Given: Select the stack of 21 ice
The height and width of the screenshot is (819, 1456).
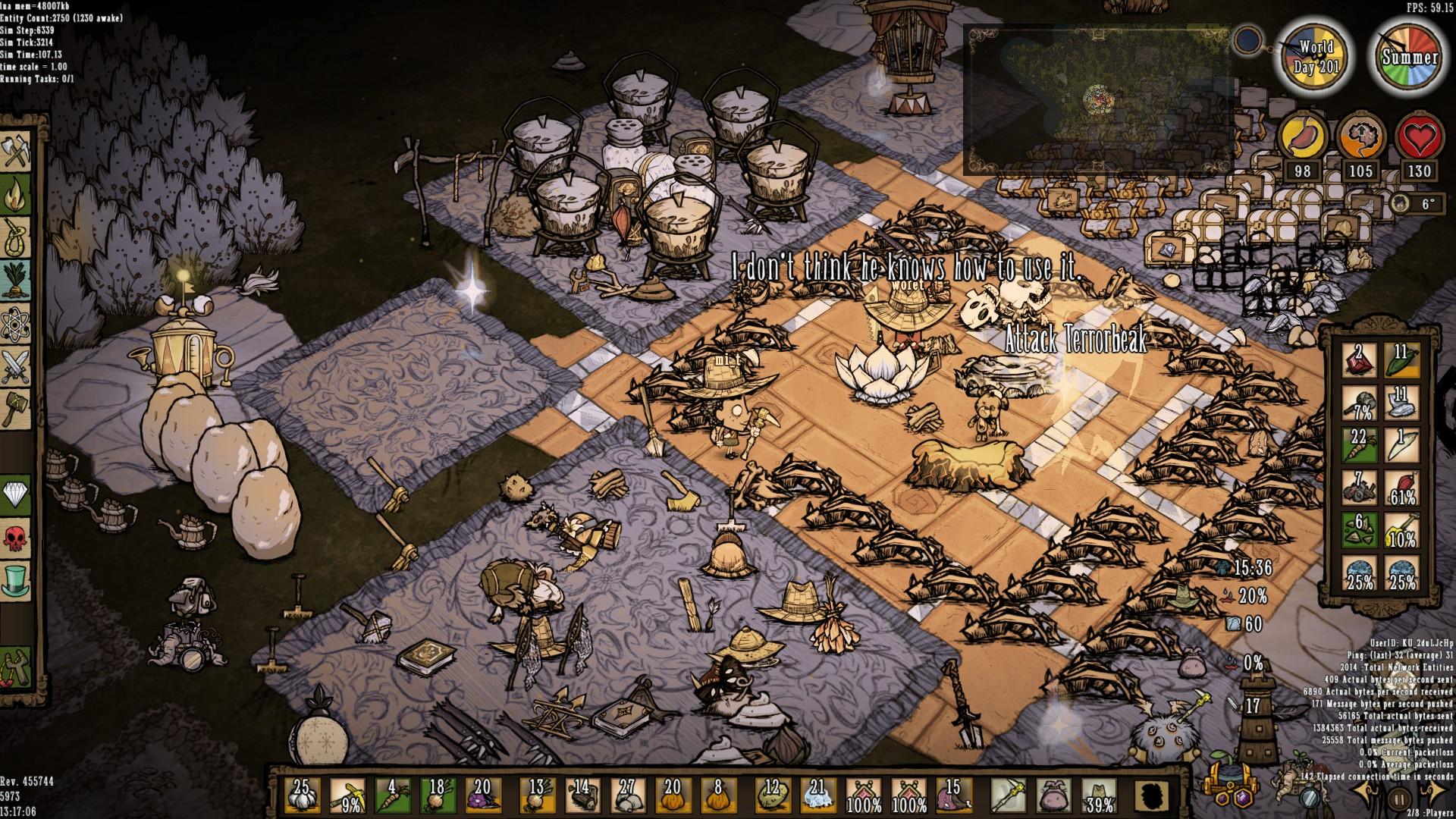Looking at the screenshot, I should (817, 795).
